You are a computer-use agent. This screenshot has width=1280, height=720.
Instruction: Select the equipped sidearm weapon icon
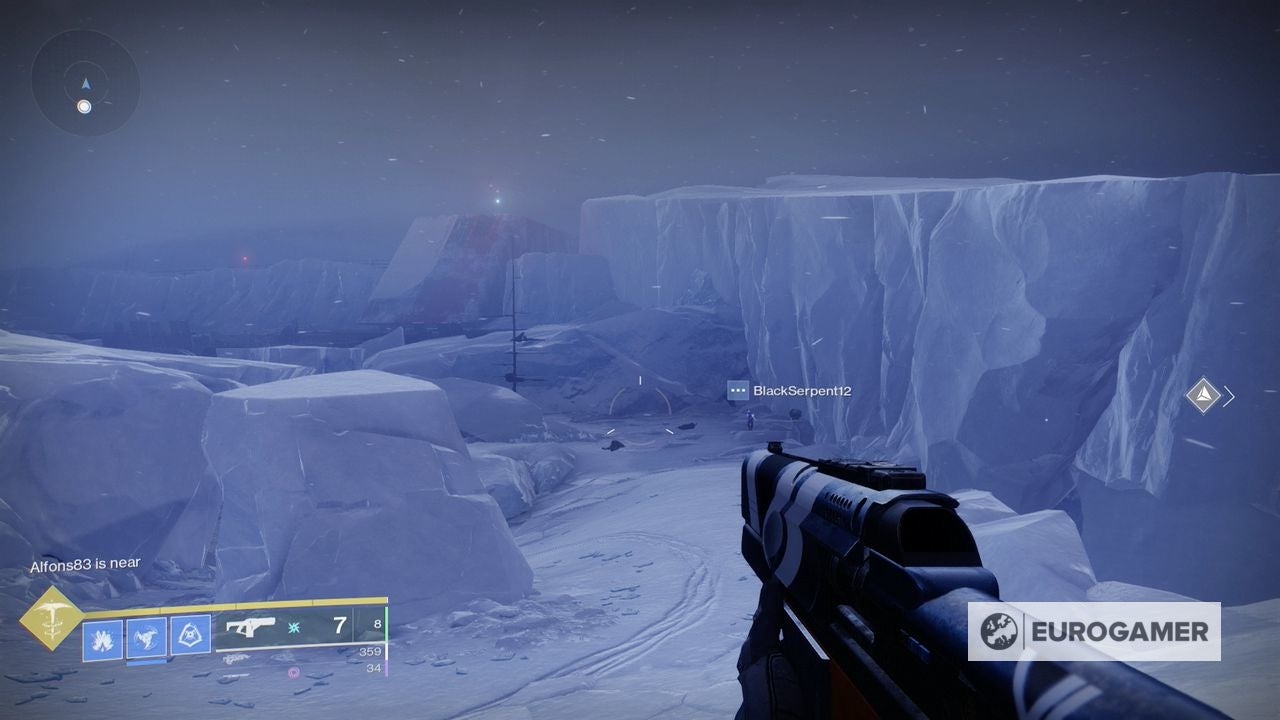[x=250, y=626]
